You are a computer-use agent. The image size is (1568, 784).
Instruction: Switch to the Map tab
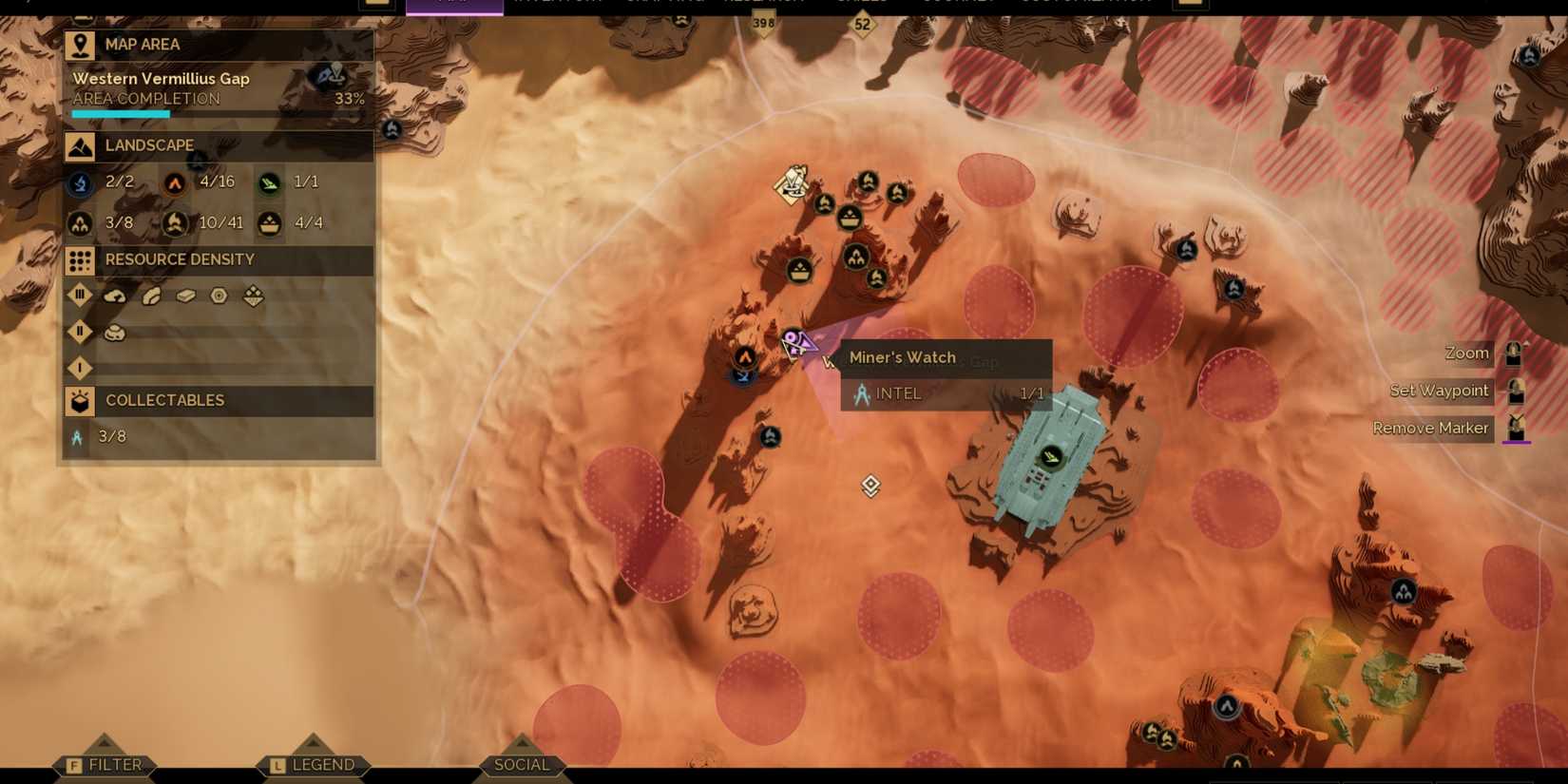[454, 4]
